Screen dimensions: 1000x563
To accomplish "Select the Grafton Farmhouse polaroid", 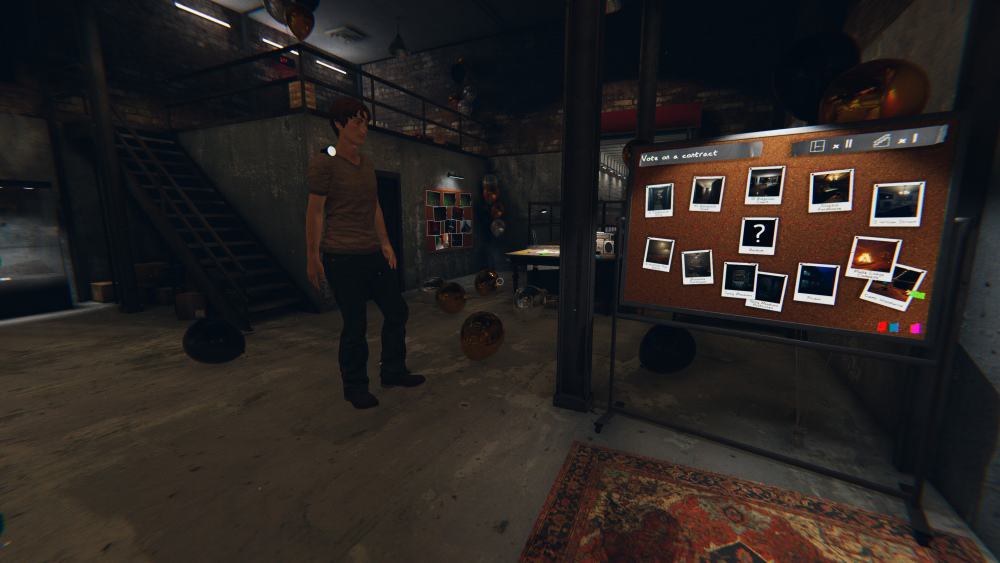I will tap(830, 189).
